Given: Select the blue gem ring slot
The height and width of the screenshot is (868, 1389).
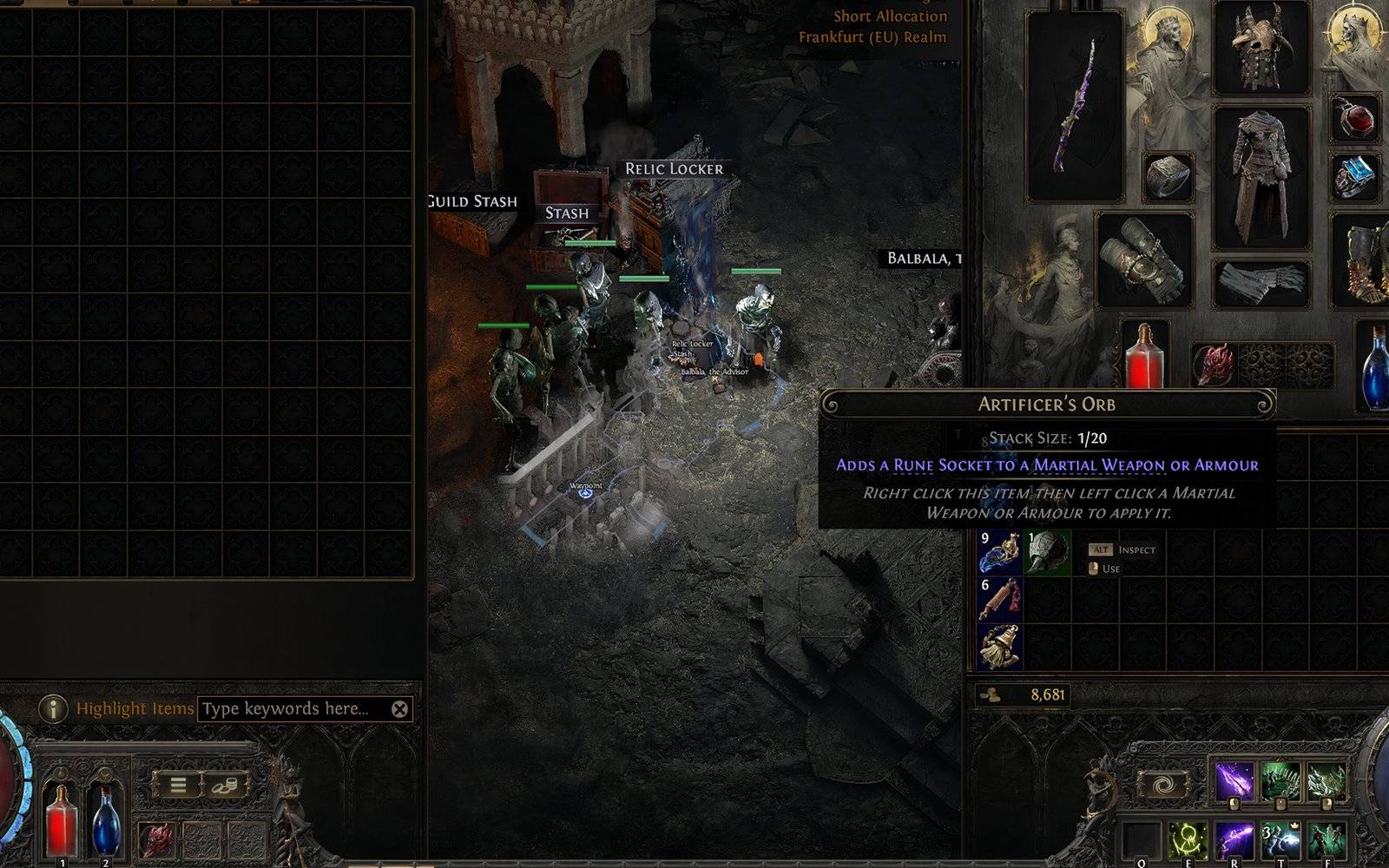Looking at the screenshot, I should coord(1355,176).
